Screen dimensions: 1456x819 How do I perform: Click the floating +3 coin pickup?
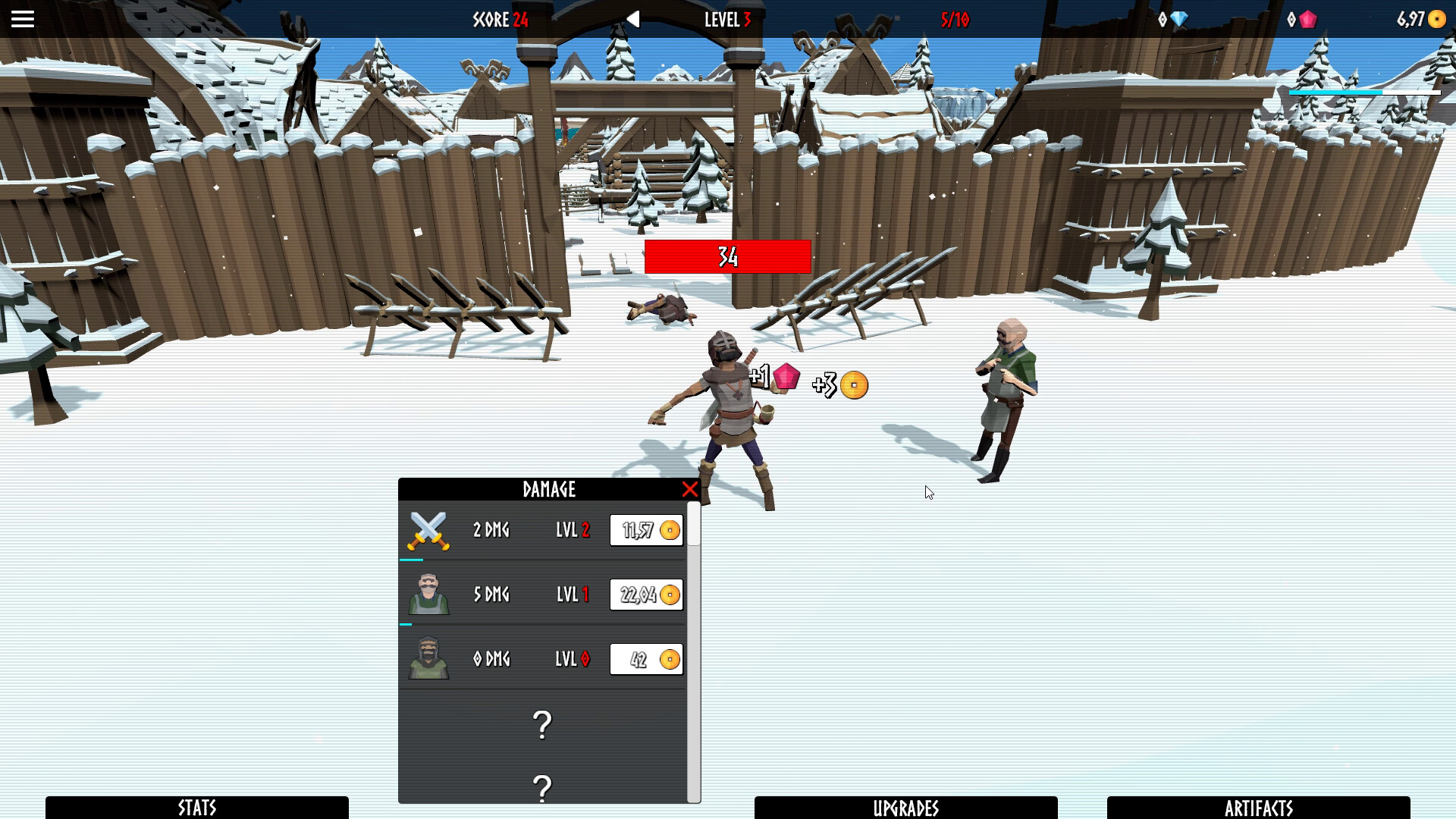click(x=853, y=385)
